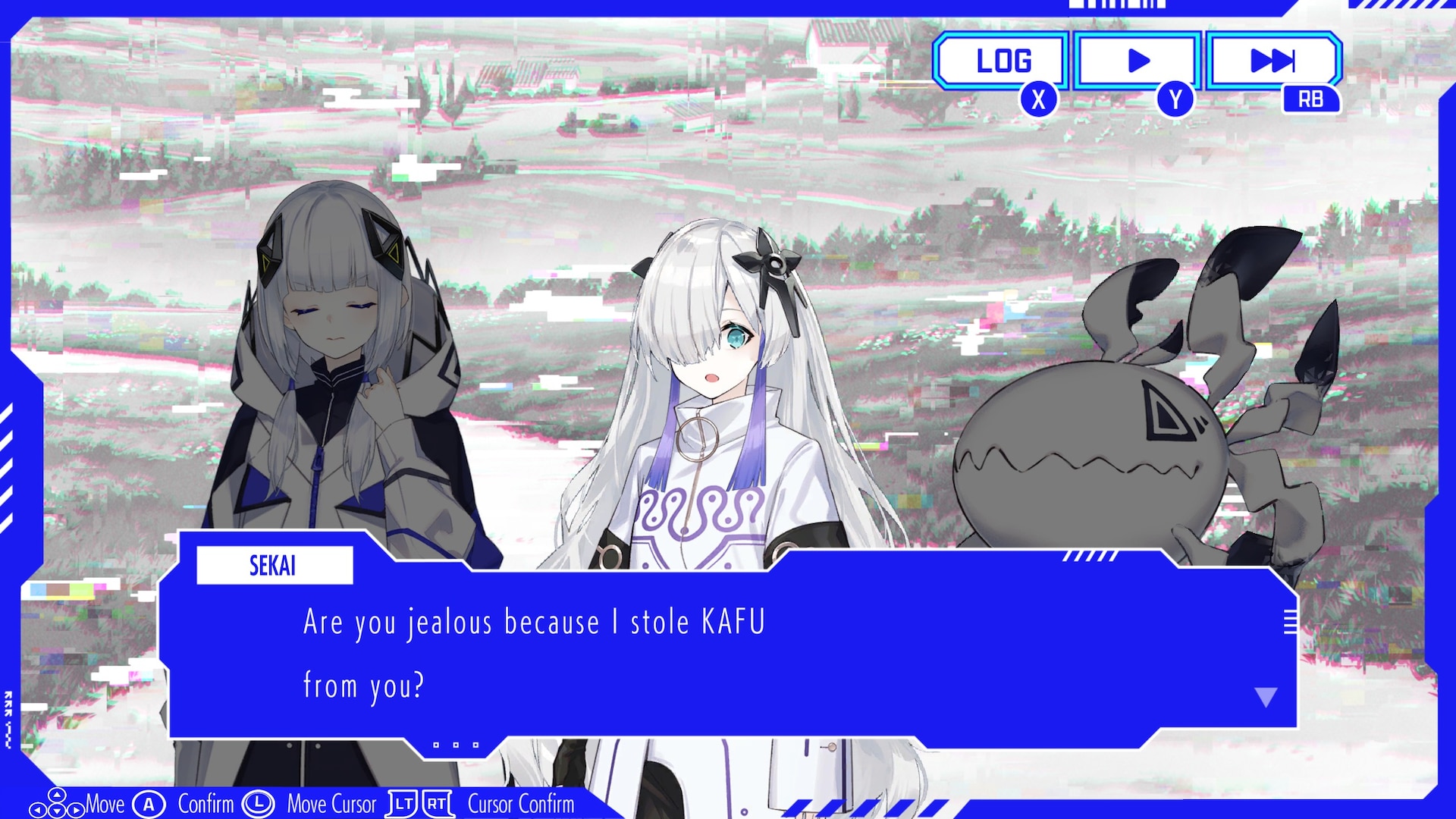
Task: Enable skip mode with the fast-forward icon
Action: (x=1271, y=60)
